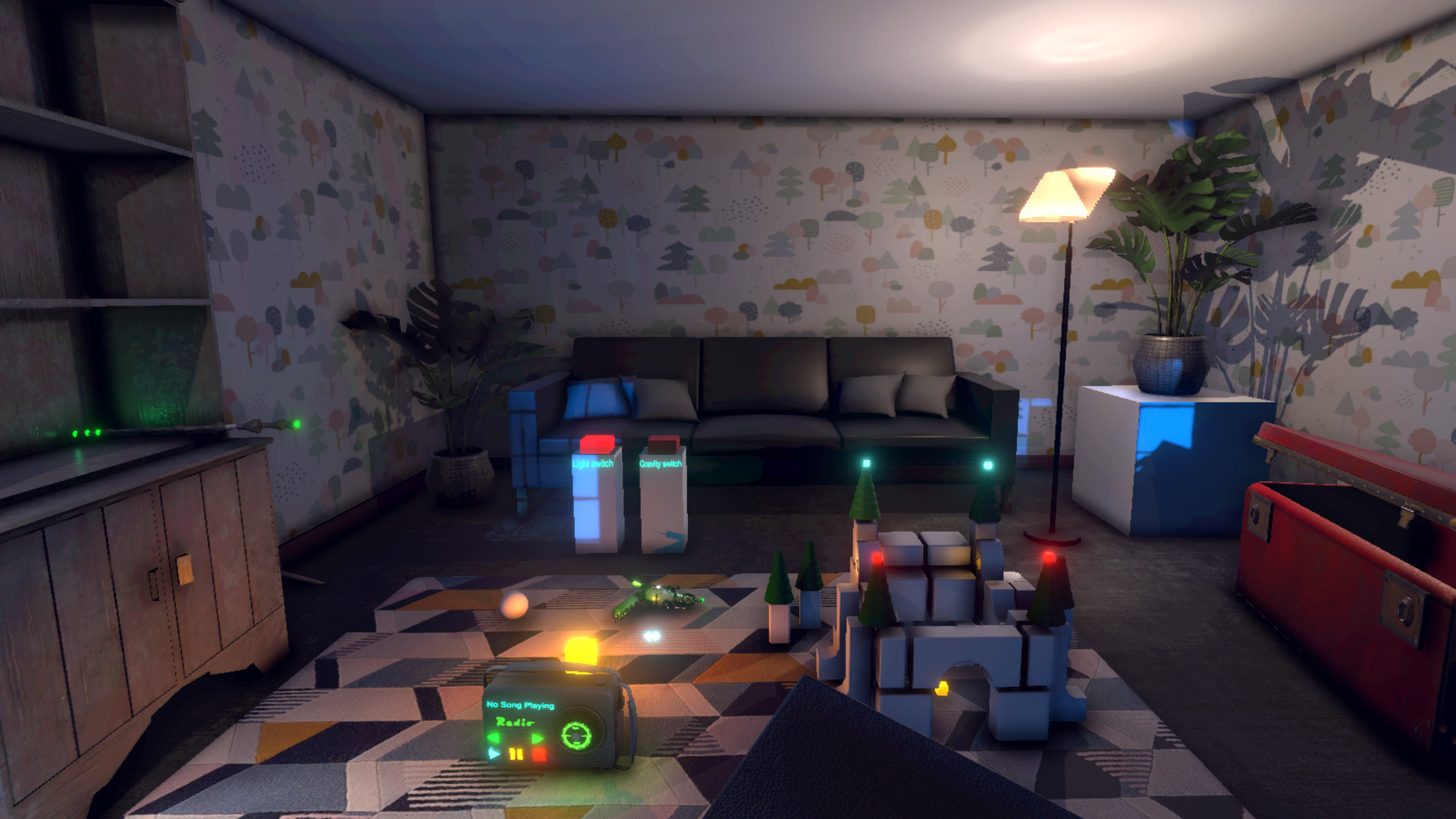
Task: Click the 'No Song Playing' display text
Action: (520, 705)
